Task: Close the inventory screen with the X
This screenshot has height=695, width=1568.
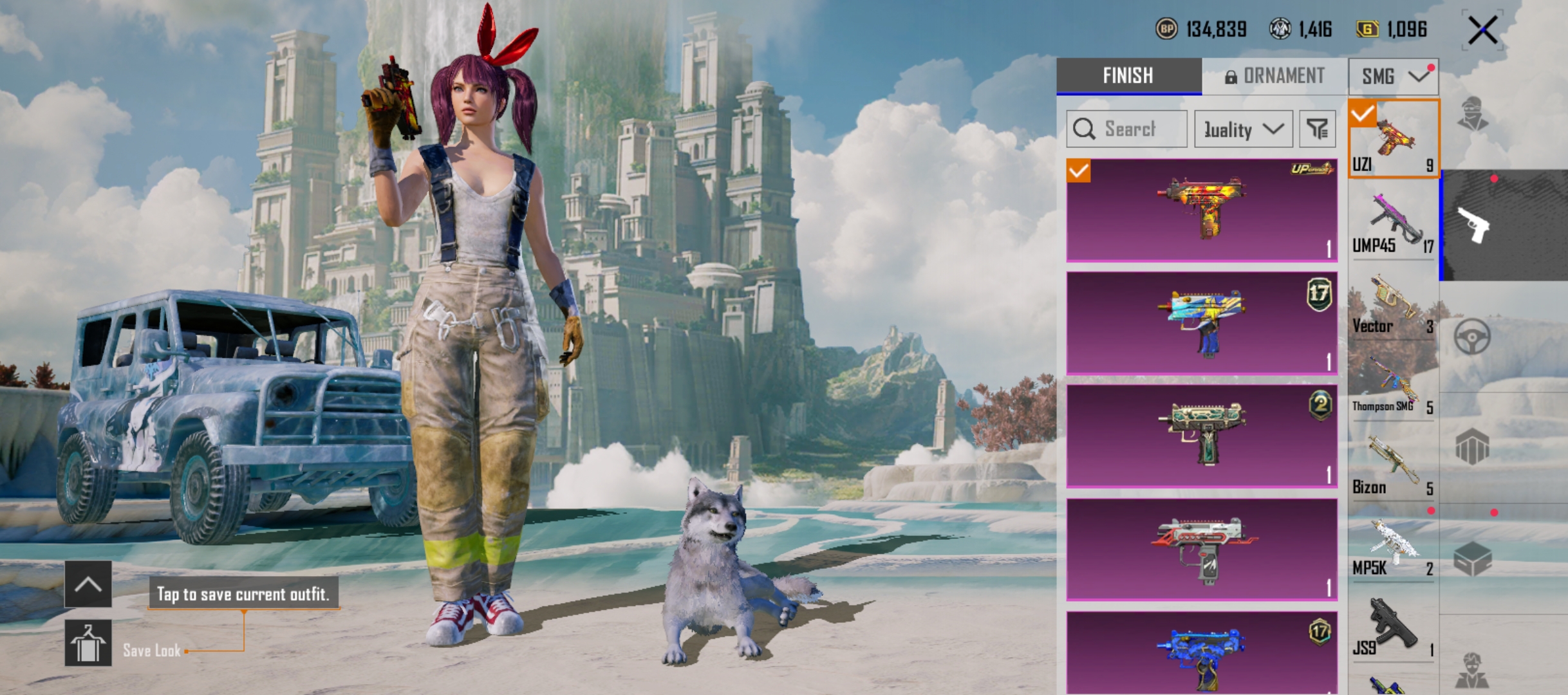Action: pos(1482,30)
